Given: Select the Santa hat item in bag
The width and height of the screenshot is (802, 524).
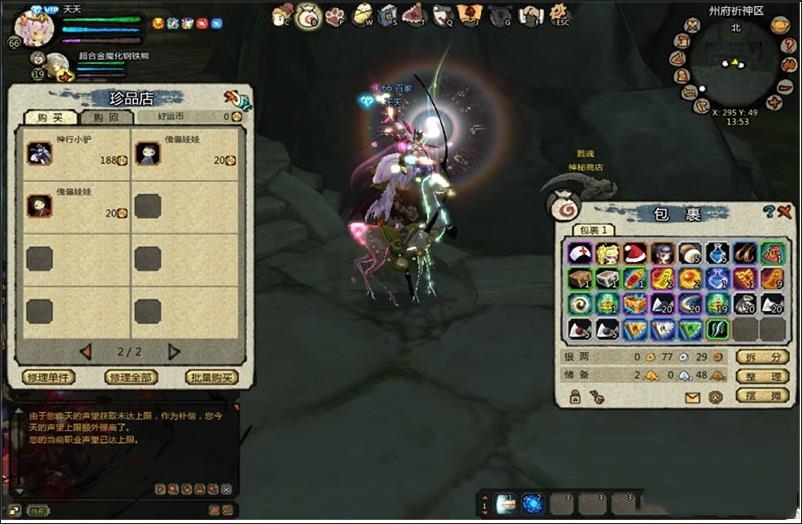Looking at the screenshot, I should click(x=634, y=254).
